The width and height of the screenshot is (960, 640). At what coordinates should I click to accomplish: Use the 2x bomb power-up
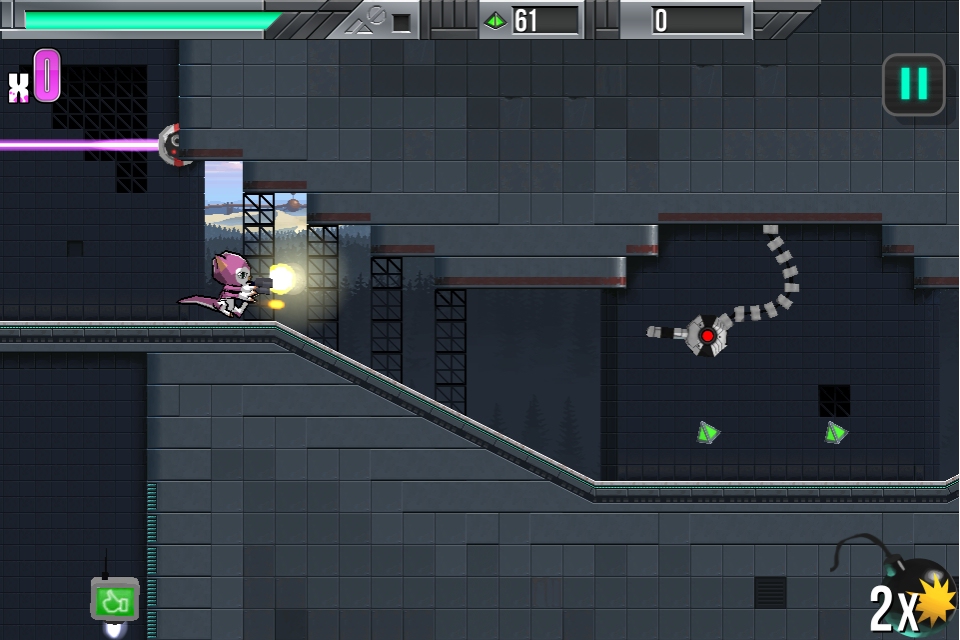pyautogui.click(x=912, y=598)
